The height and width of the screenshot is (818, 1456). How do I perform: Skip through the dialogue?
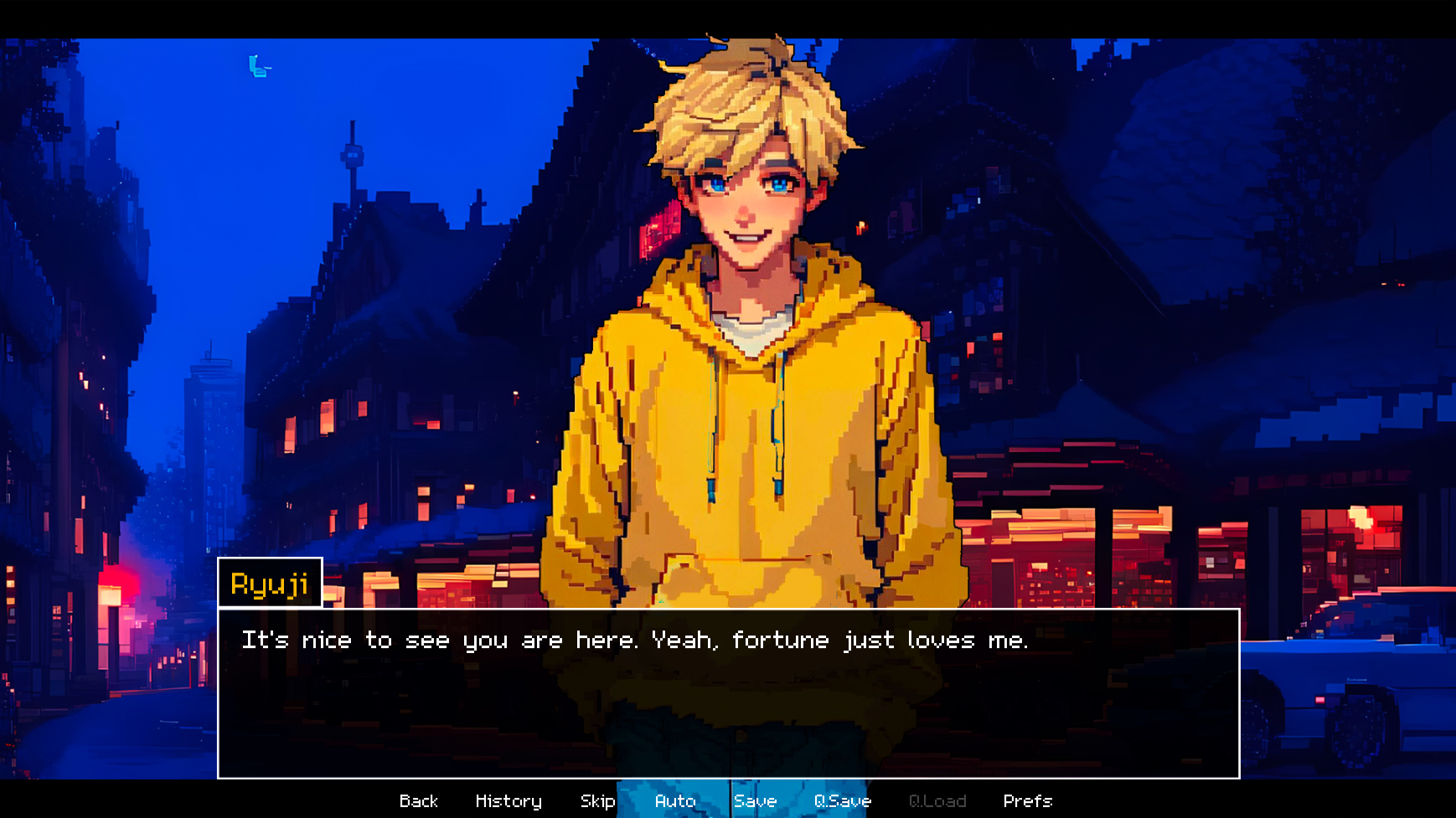point(597,801)
